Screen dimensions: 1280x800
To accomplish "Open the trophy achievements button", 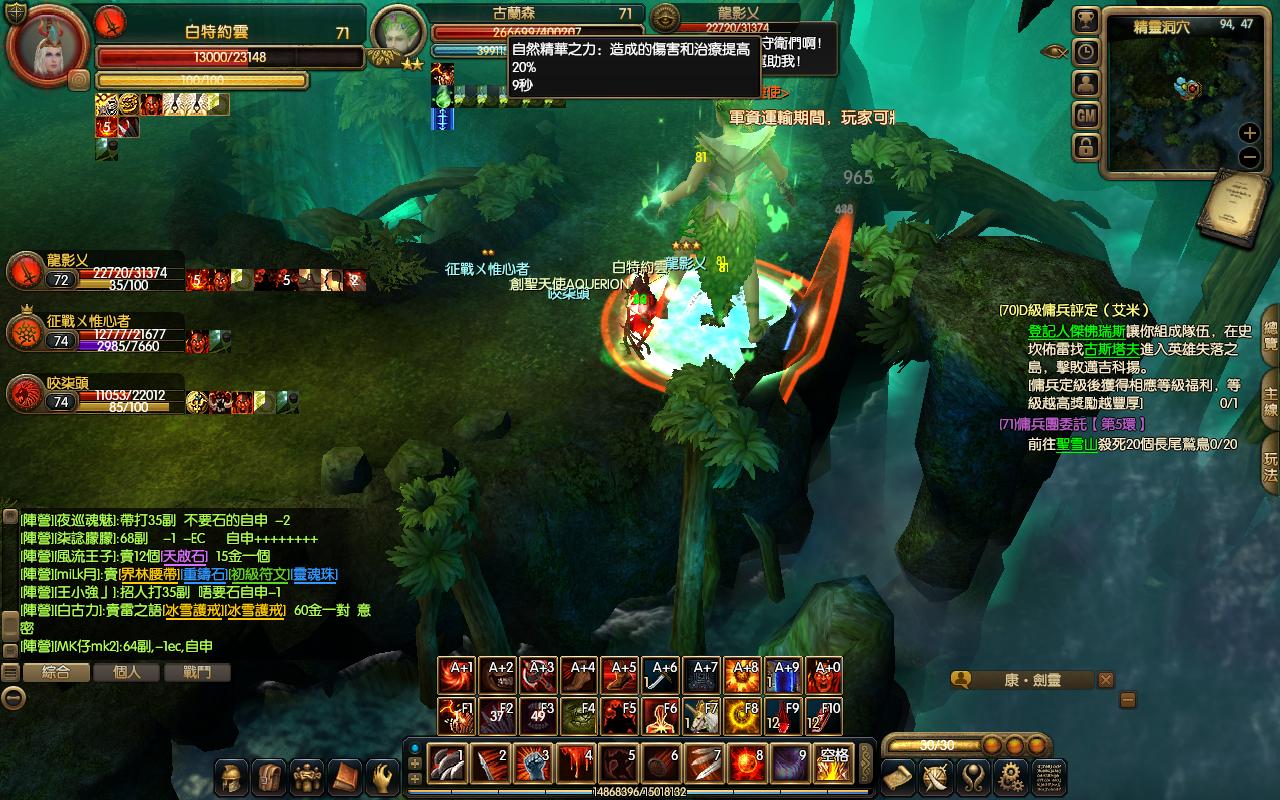I will [1086, 21].
